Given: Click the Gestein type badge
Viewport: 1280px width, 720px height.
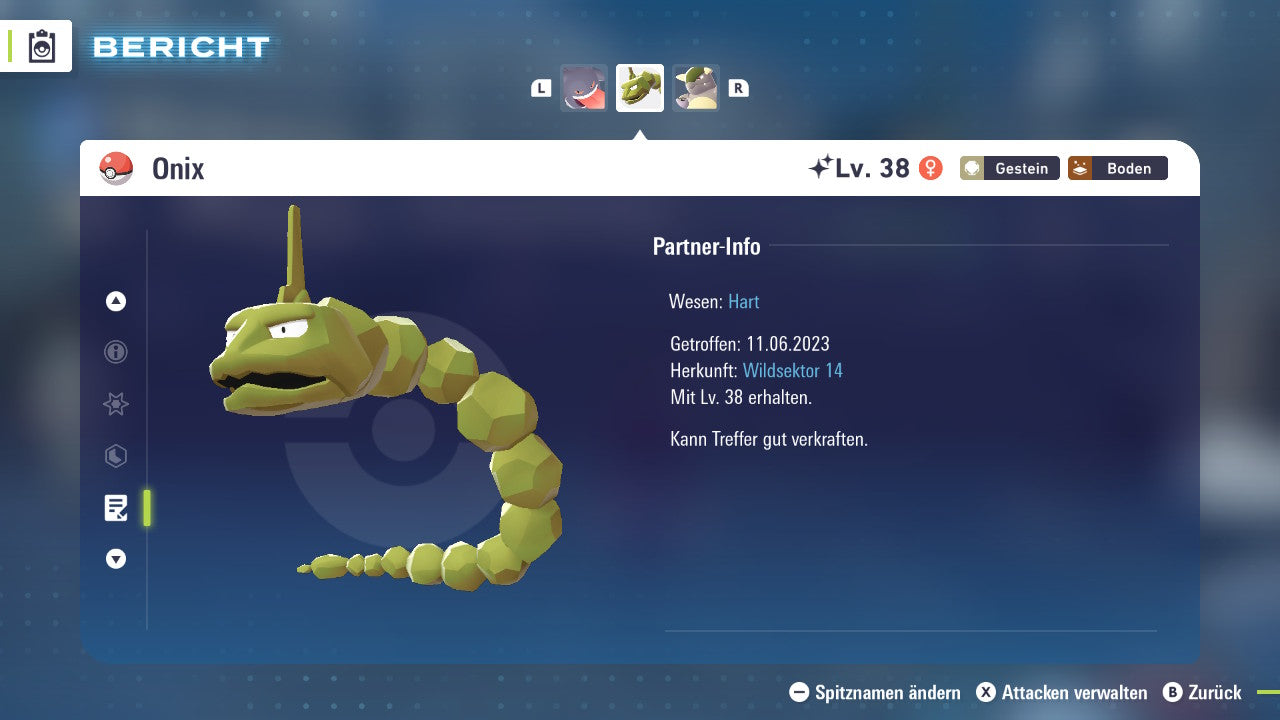Looking at the screenshot, I should pyautogui.click(x=1009, y=168).
